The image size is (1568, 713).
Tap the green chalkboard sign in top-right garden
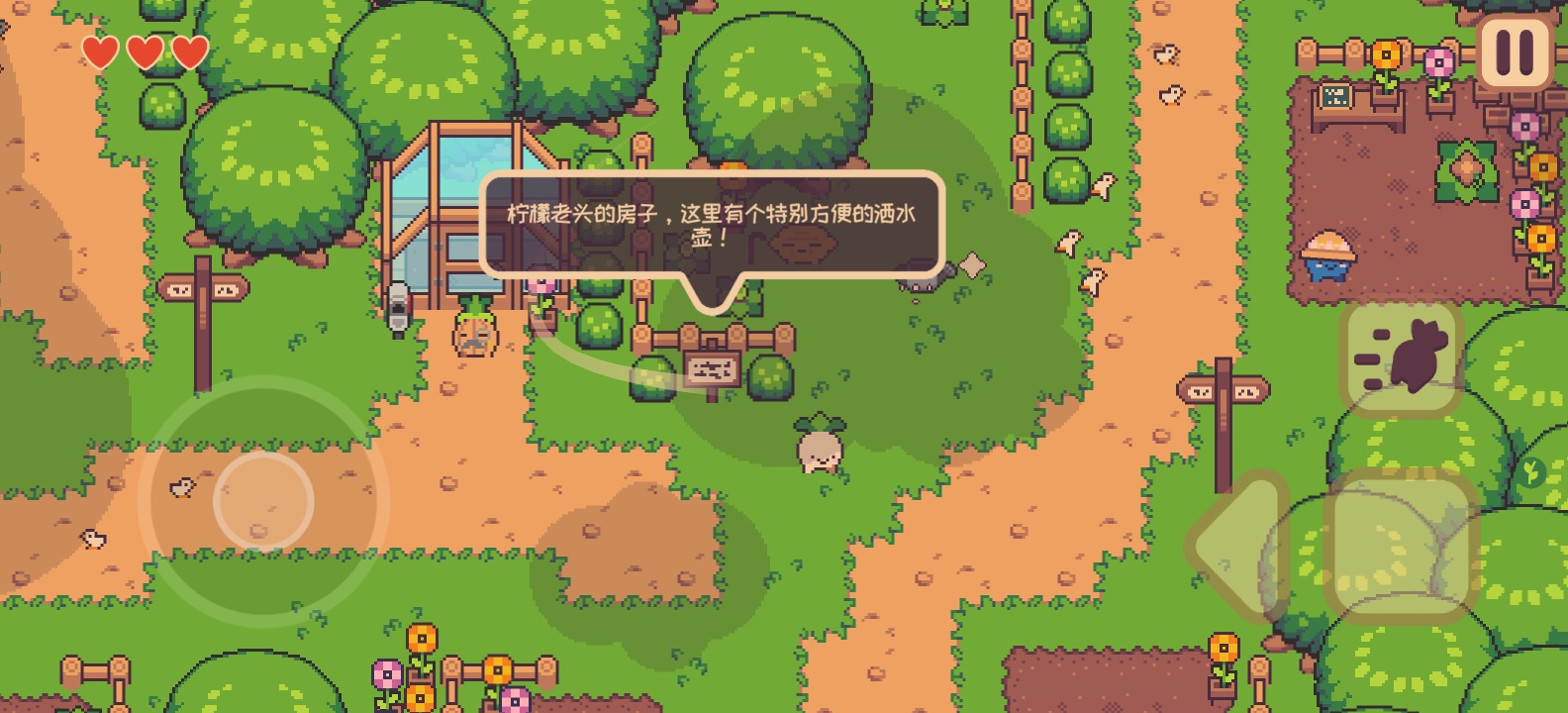tap(1335, 96)
